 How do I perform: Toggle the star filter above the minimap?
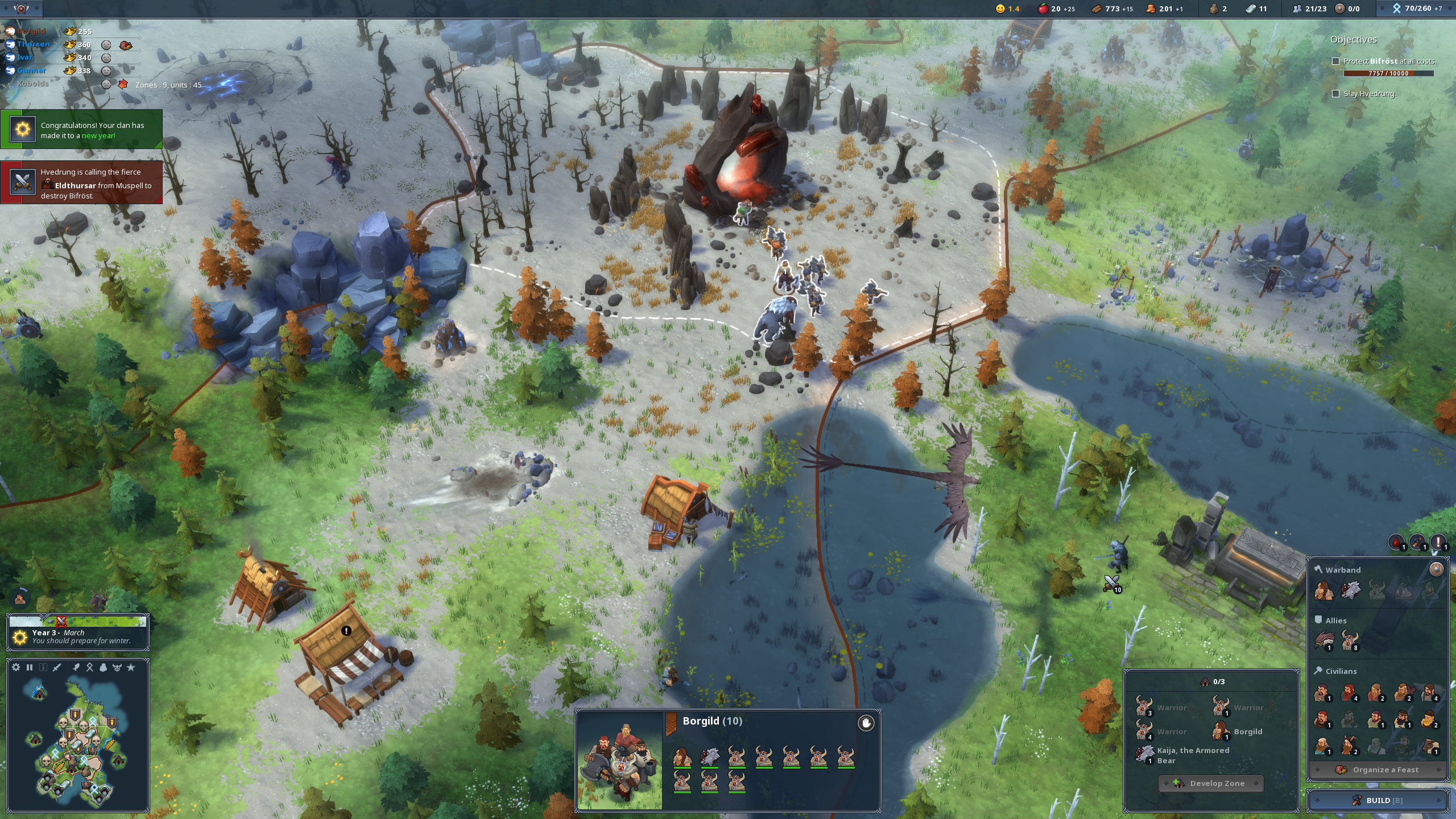pos(131,667)
